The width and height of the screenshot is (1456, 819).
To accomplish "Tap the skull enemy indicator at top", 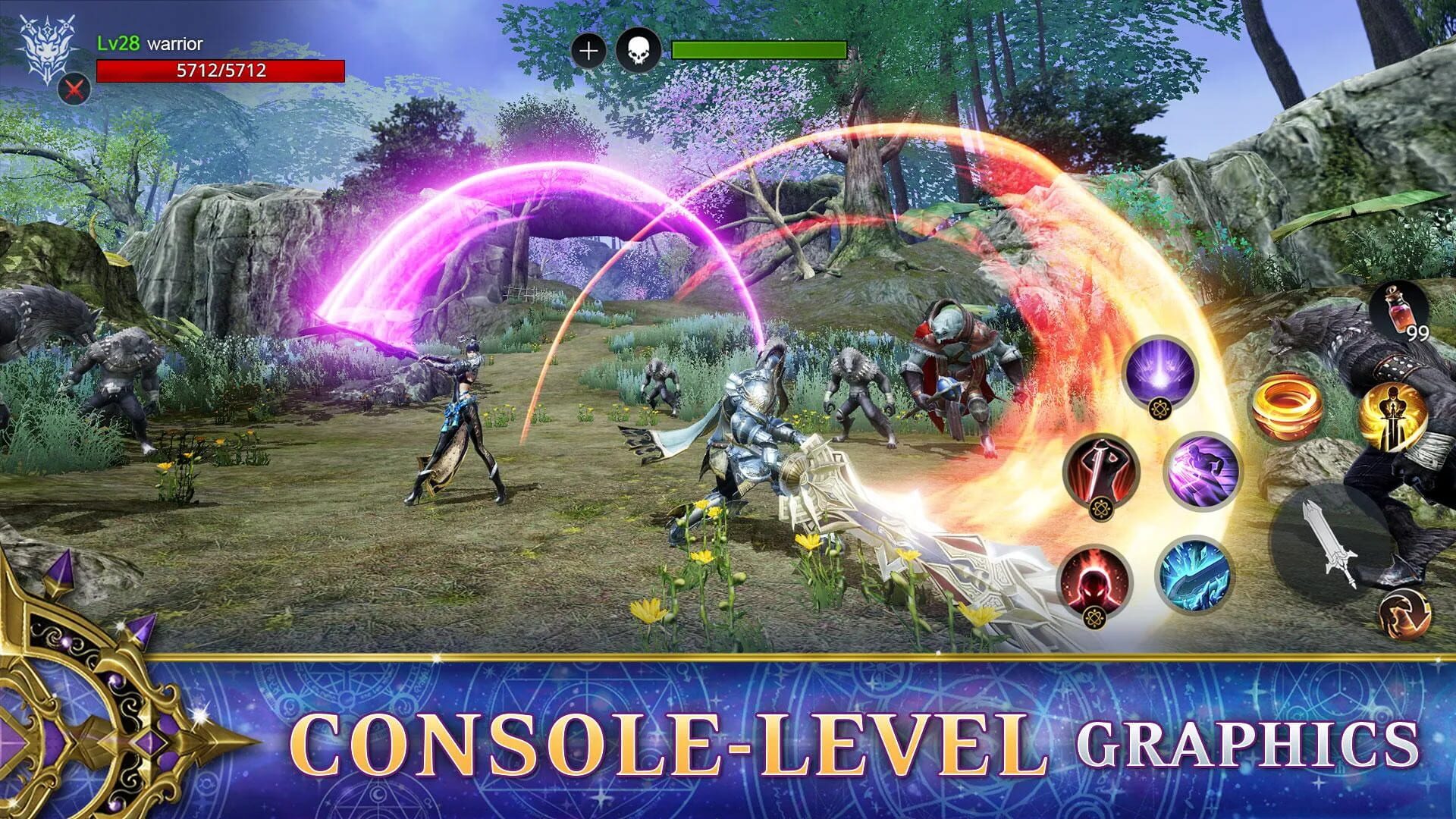I will tap(639, 52).
